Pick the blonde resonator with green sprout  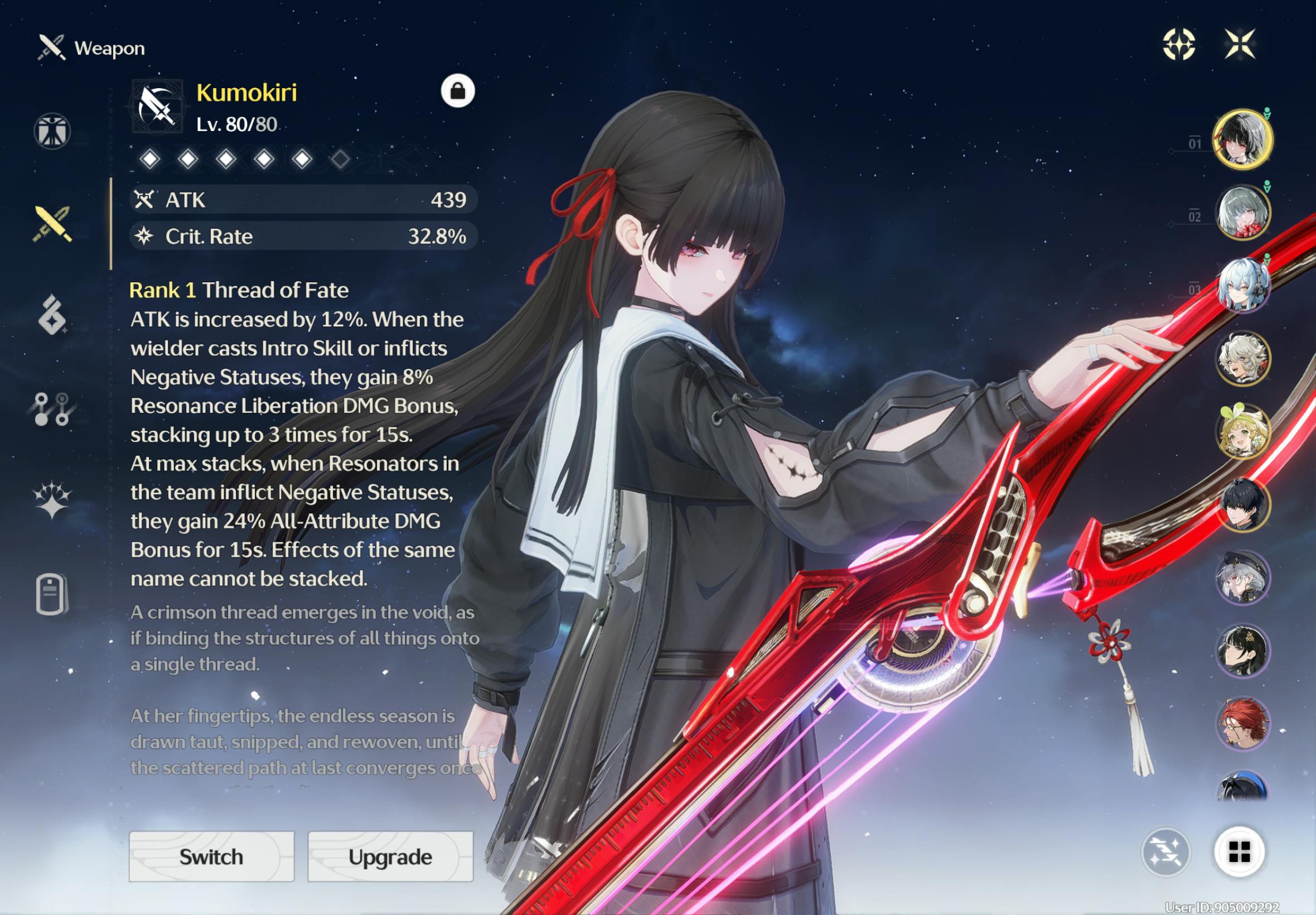(x=1242, y=432)
